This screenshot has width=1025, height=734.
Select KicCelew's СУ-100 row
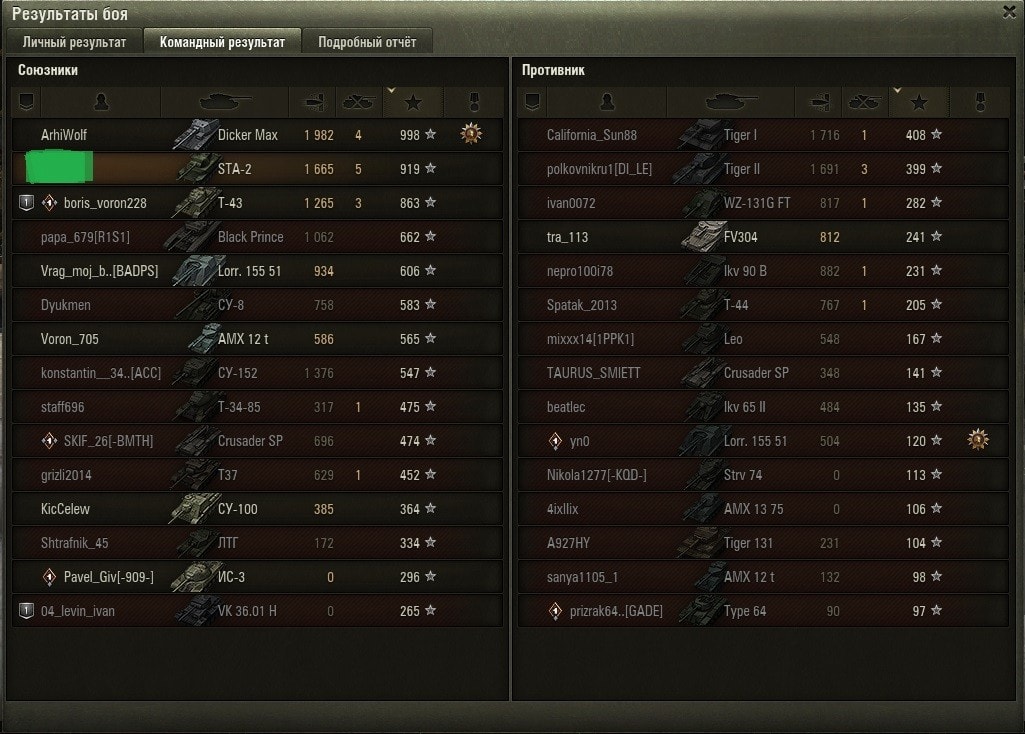[65, 509]
